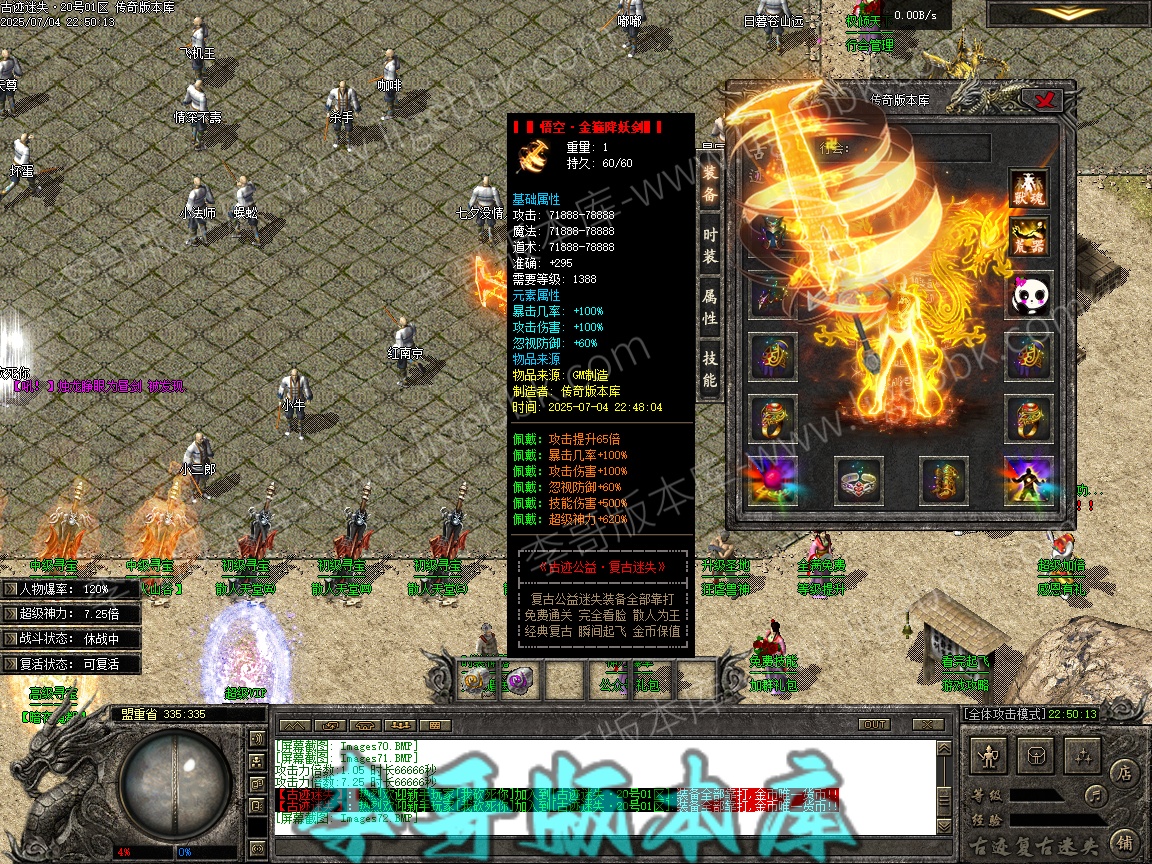The width and height of the screenshot is (1152, 864).
Task: Click the OUT button on chat bar
Action: point(873,725)
